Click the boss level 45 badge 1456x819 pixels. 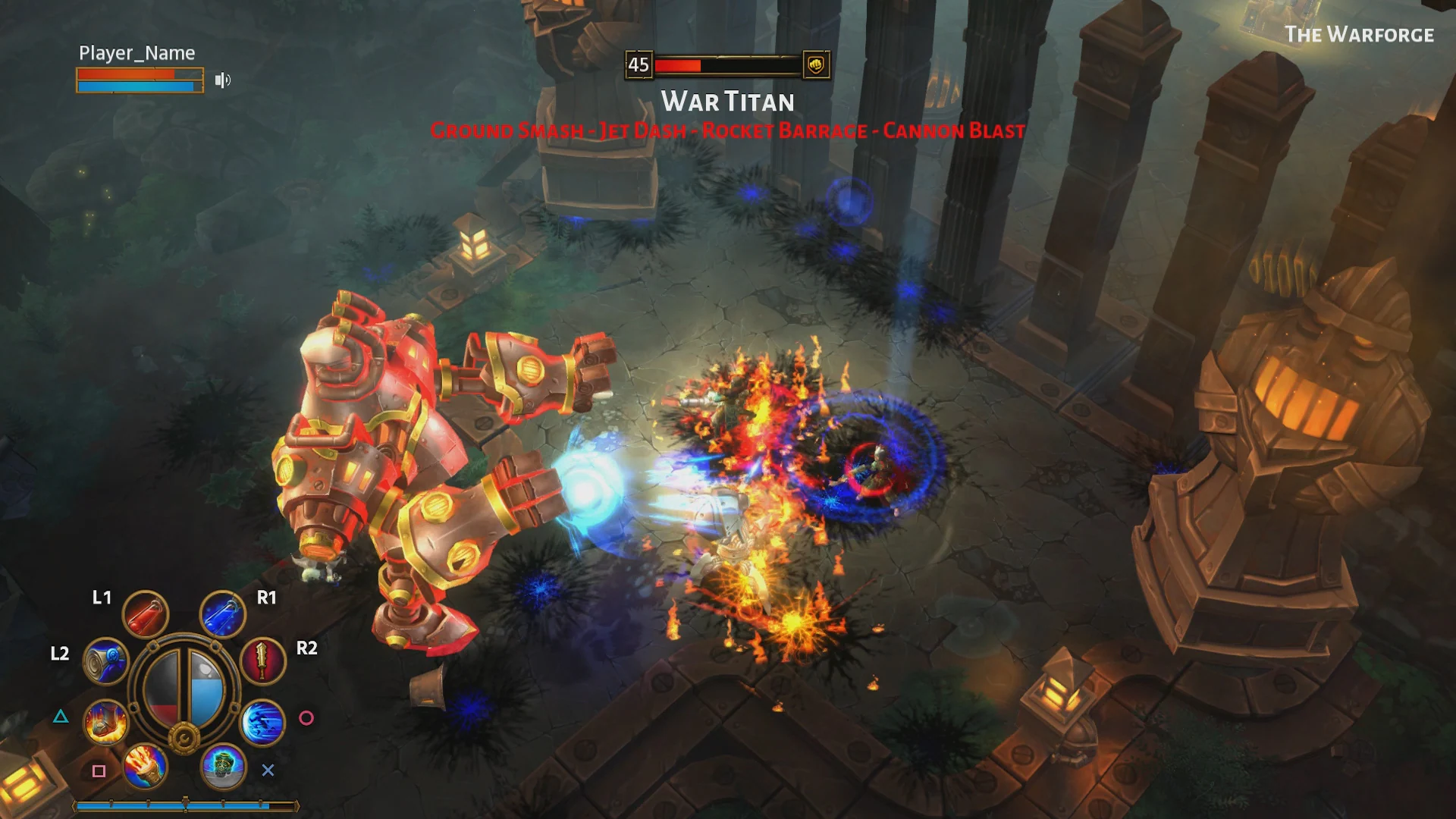(x=638, y=65)
